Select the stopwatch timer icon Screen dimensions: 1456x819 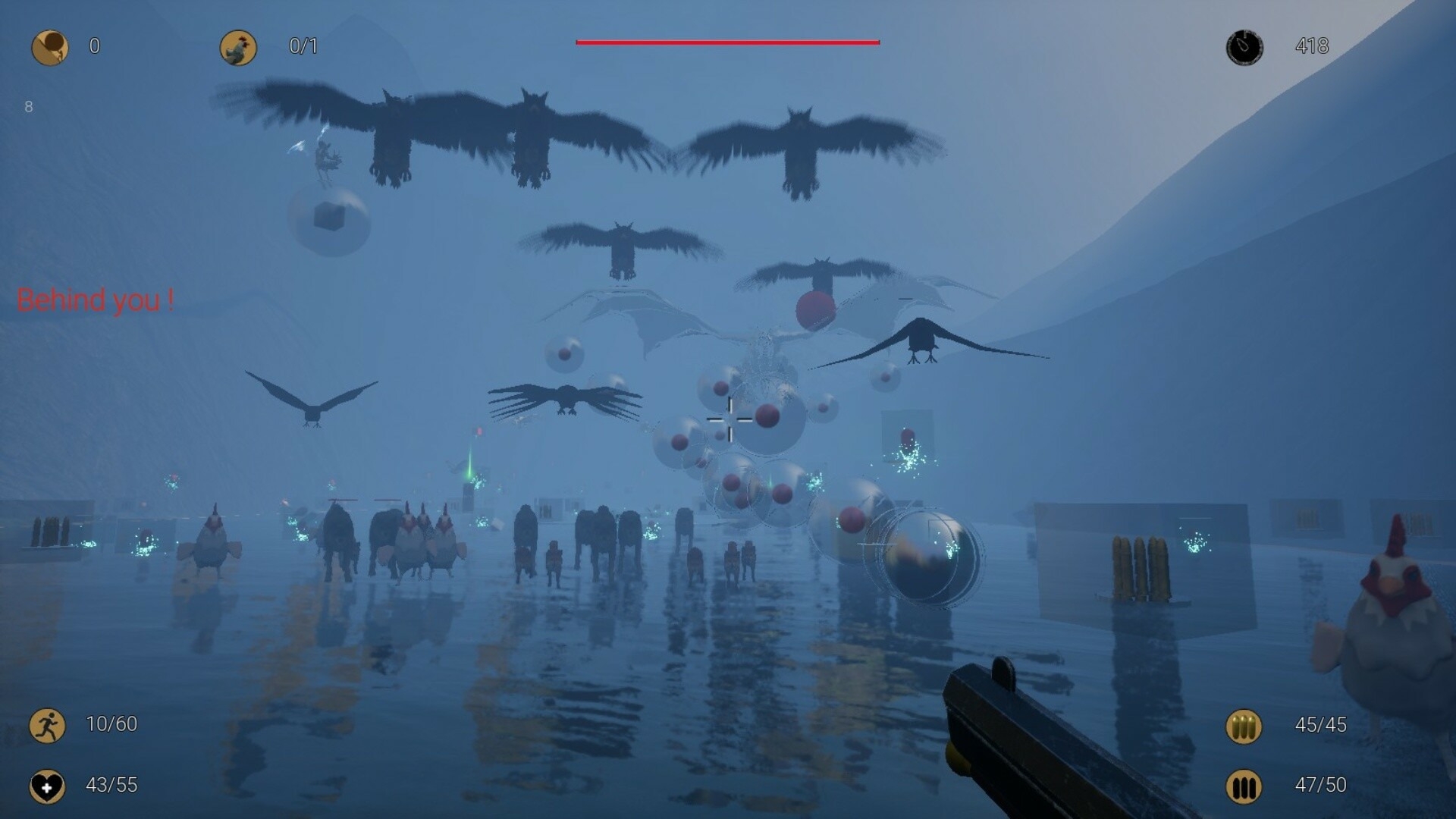click(1244, 47)
